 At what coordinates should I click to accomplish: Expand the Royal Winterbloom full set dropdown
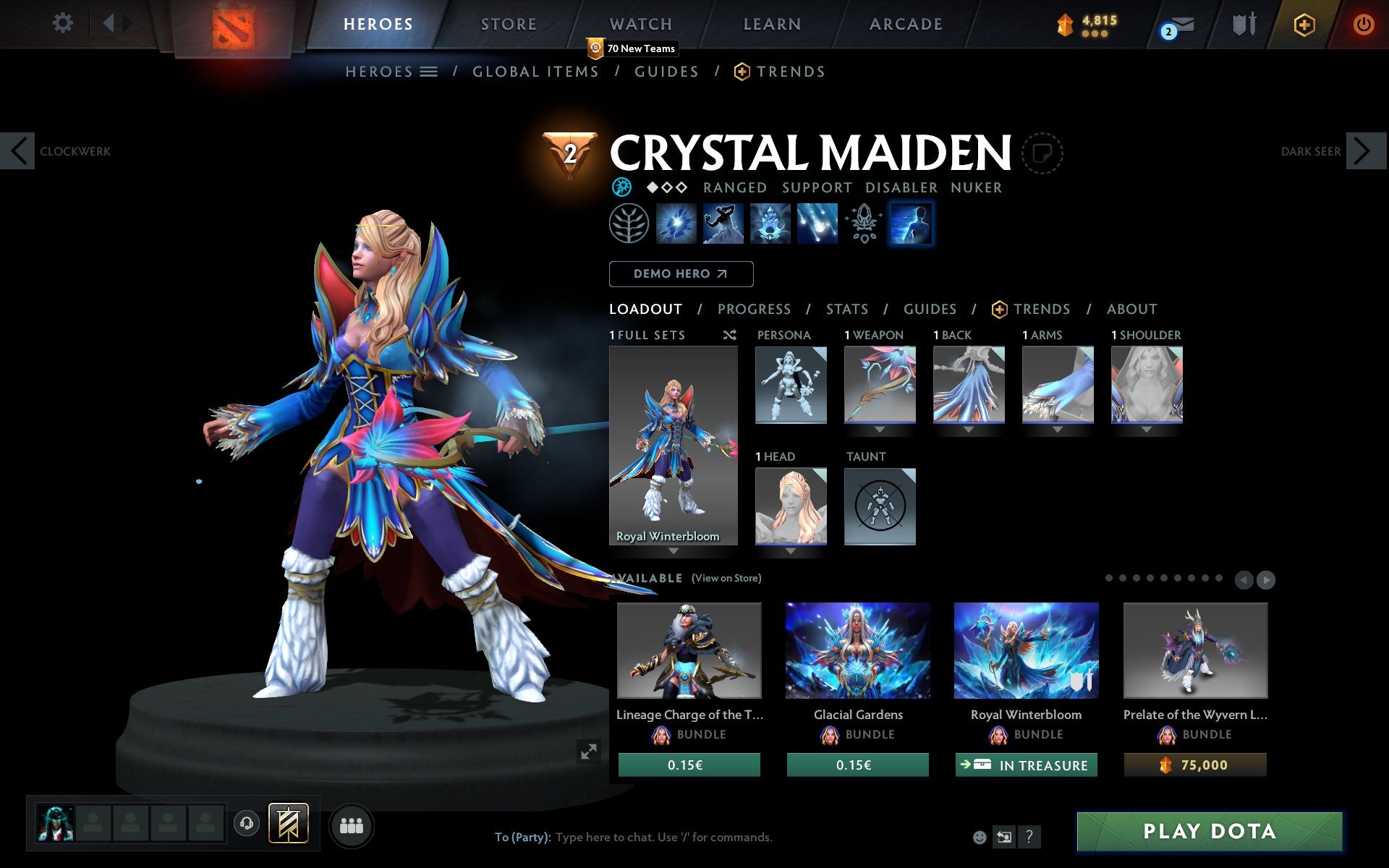[x=674, y=551]
